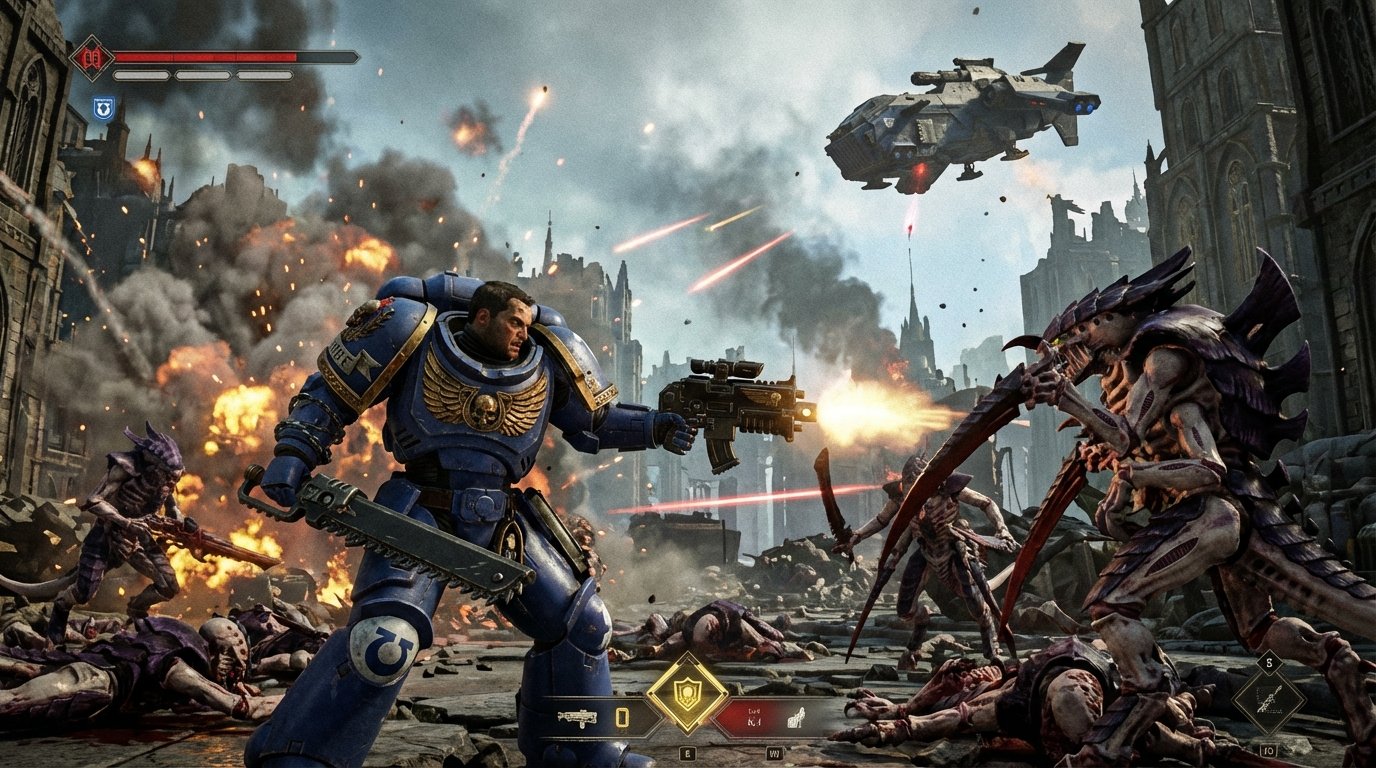The width and height of the screenshot is (1376, 768).
Task: Select the bolt rifle weapon icon
Action: [579, 715]
